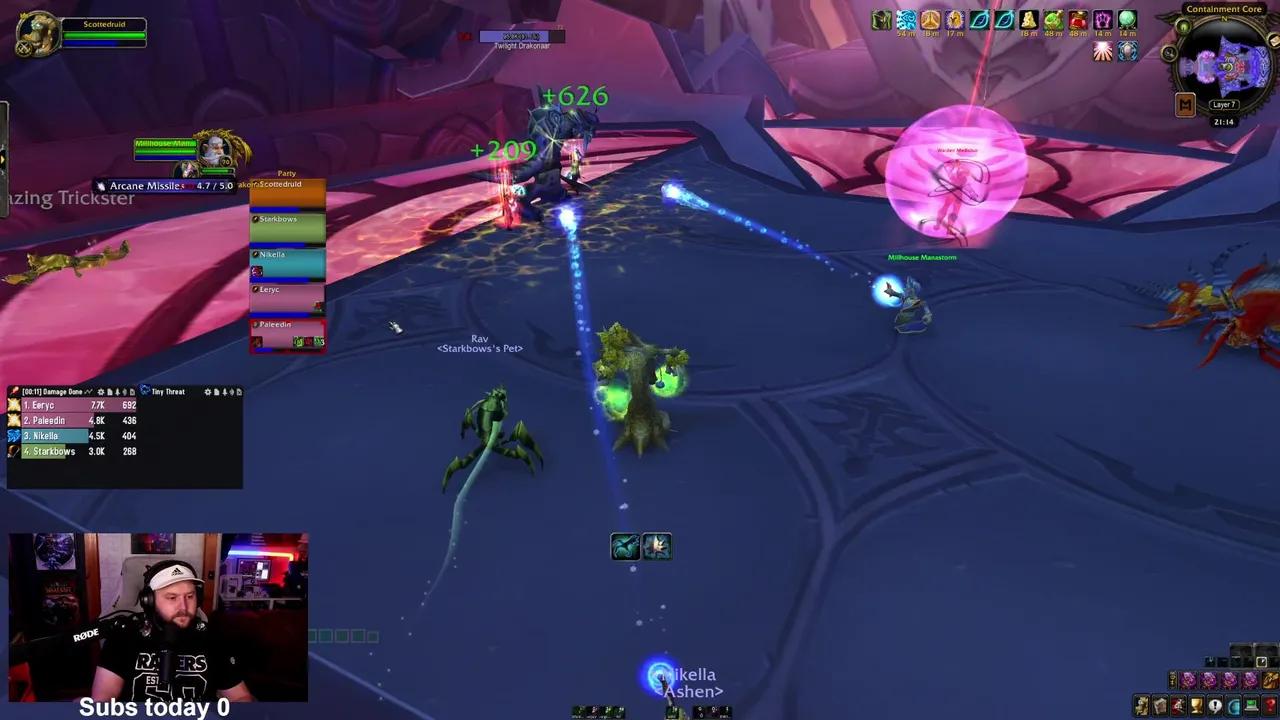Toggle off the red potion buff
The width and height of the screenshot is (1280, 720).
point(1077,20)
